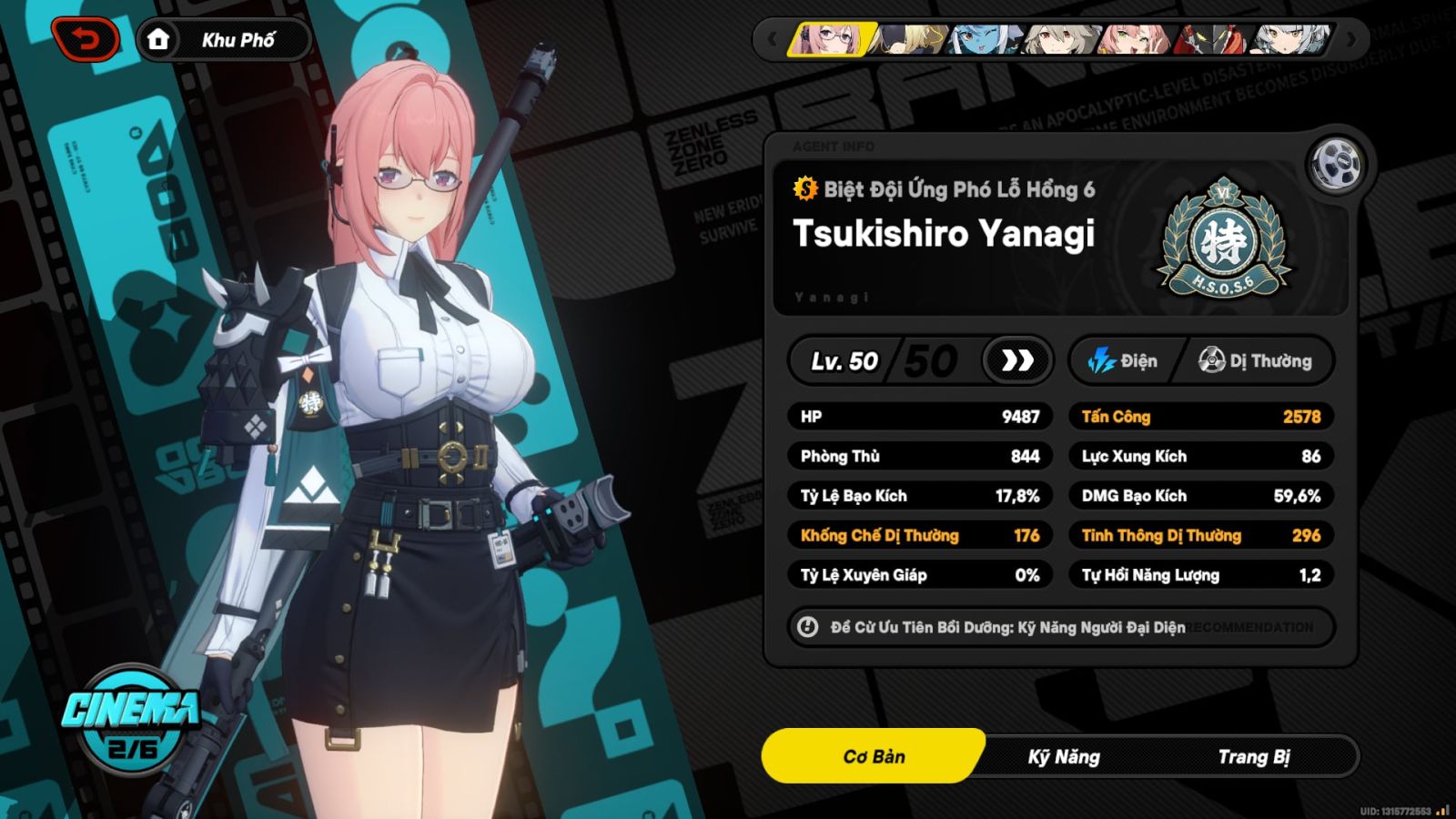Choose the blonde hooded agent portrait
The image size is (1456, 819).
(911, 40)
